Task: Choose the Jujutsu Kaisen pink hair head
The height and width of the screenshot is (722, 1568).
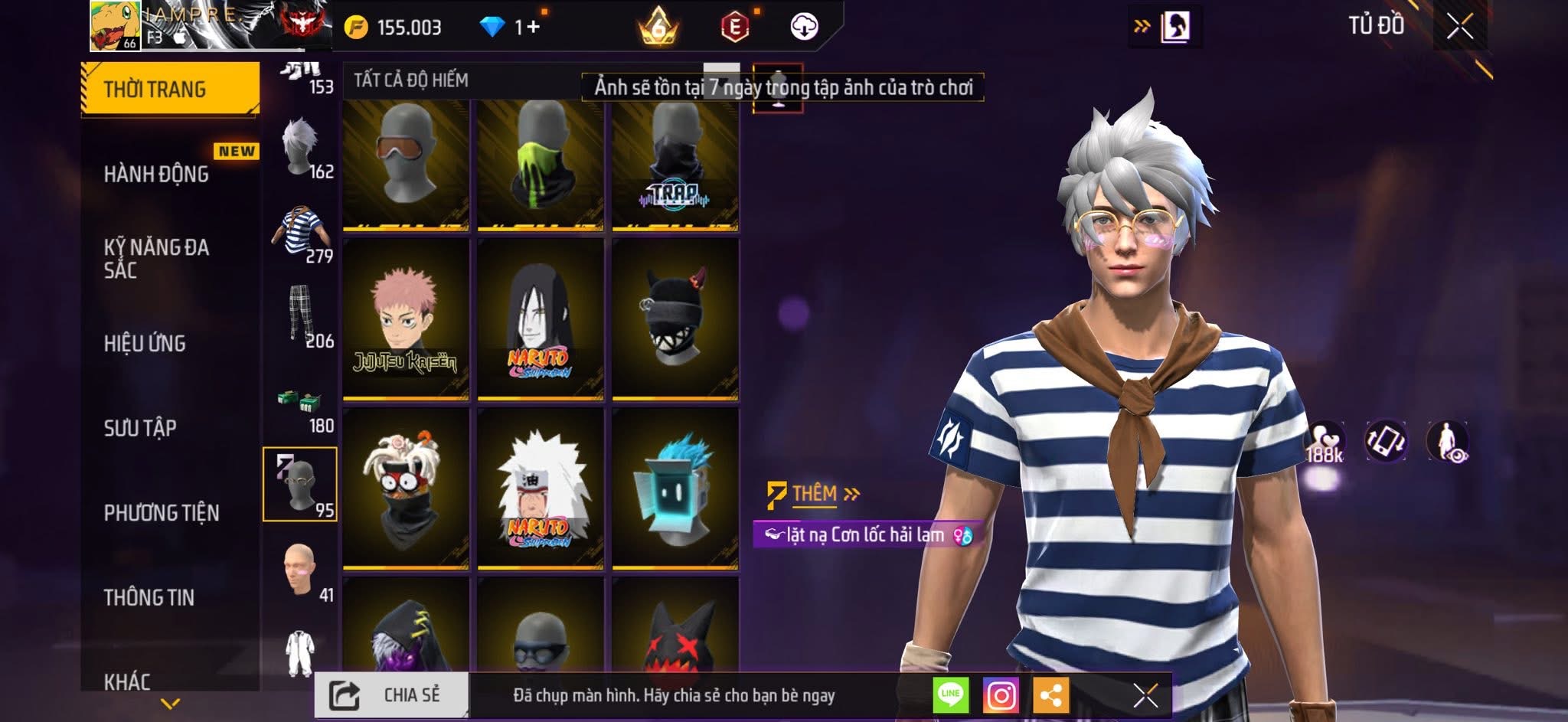Action: (406, 319)
